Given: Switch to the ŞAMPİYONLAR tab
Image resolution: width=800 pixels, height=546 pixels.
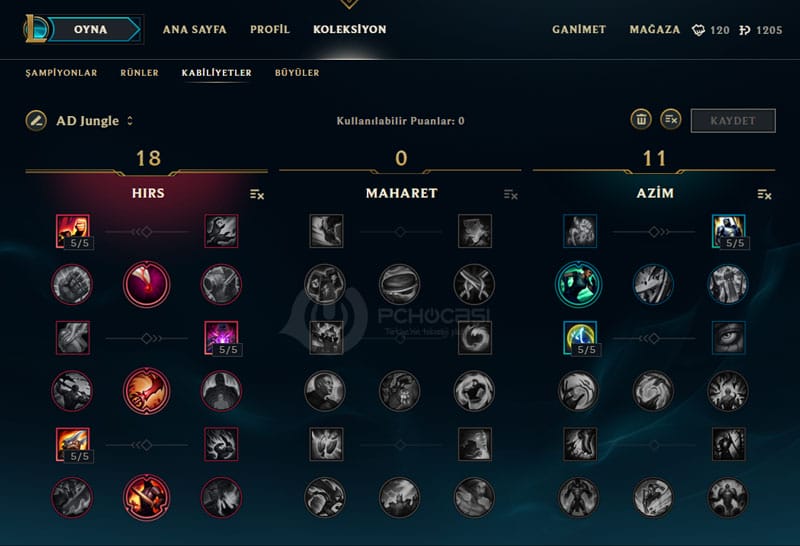Looking at the screenshot, I should click(x=61, y=73).
